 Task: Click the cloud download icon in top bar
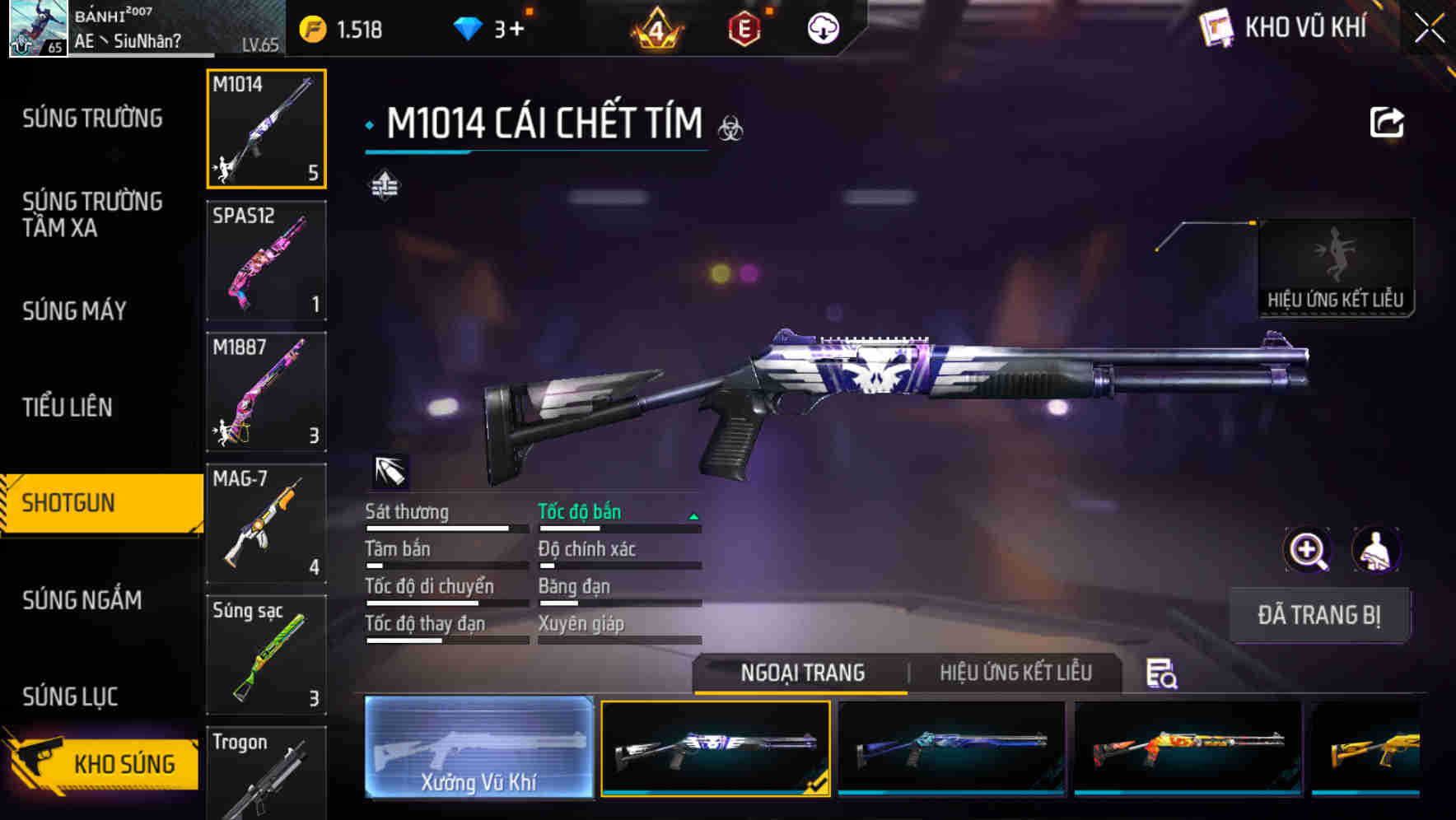tap(821, 27)
